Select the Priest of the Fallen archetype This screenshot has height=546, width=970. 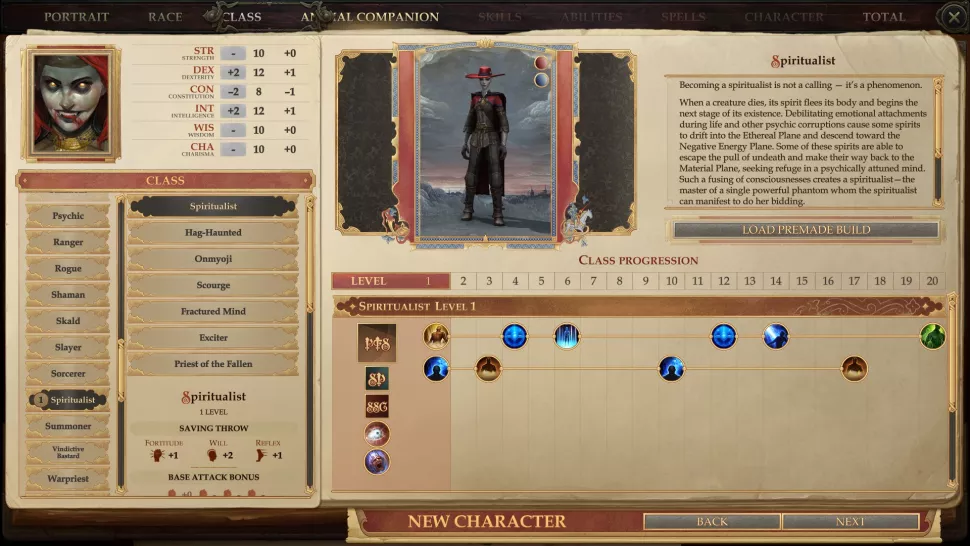213,364
